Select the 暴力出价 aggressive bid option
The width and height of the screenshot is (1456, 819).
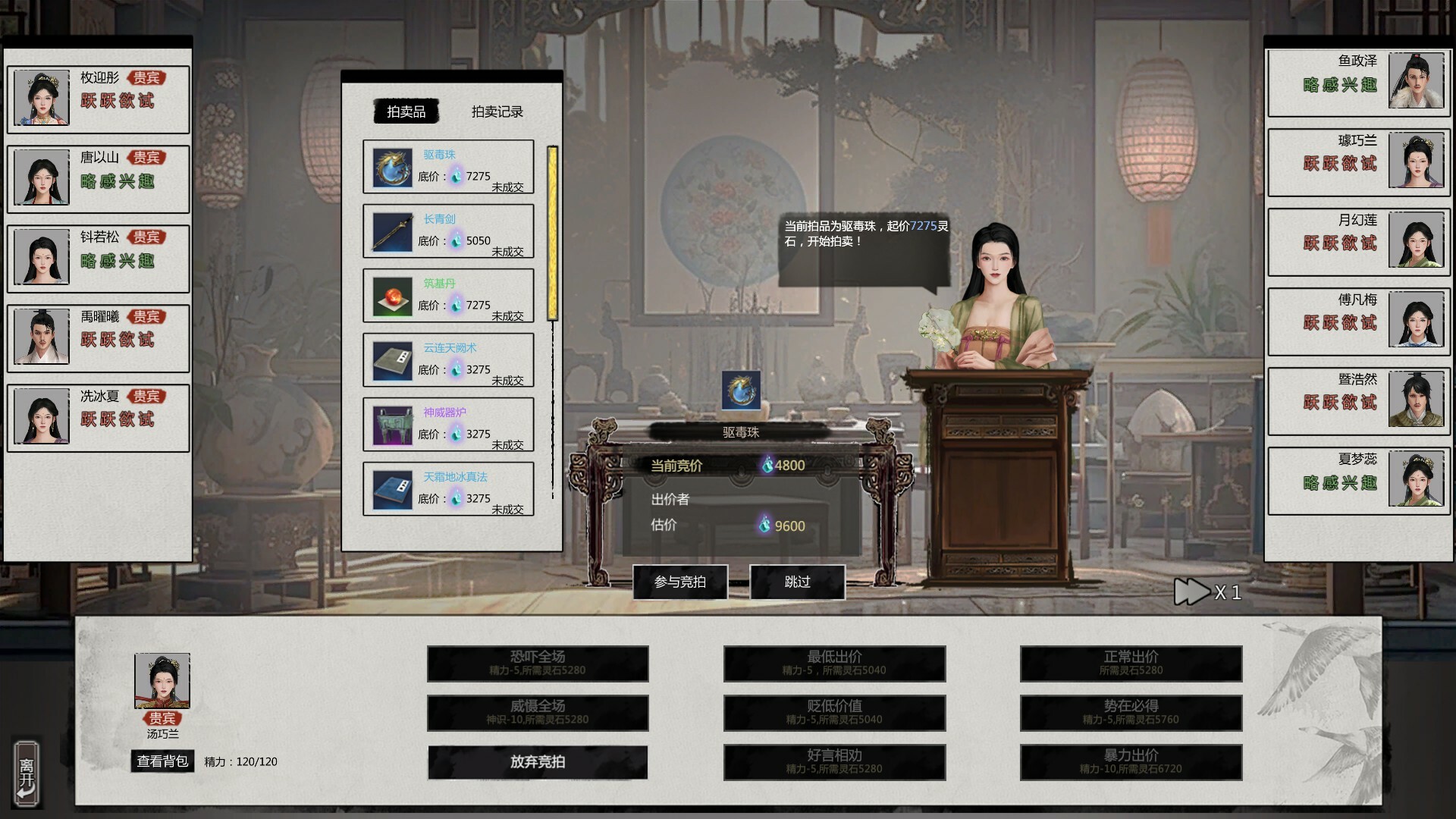click(1131, 761)
